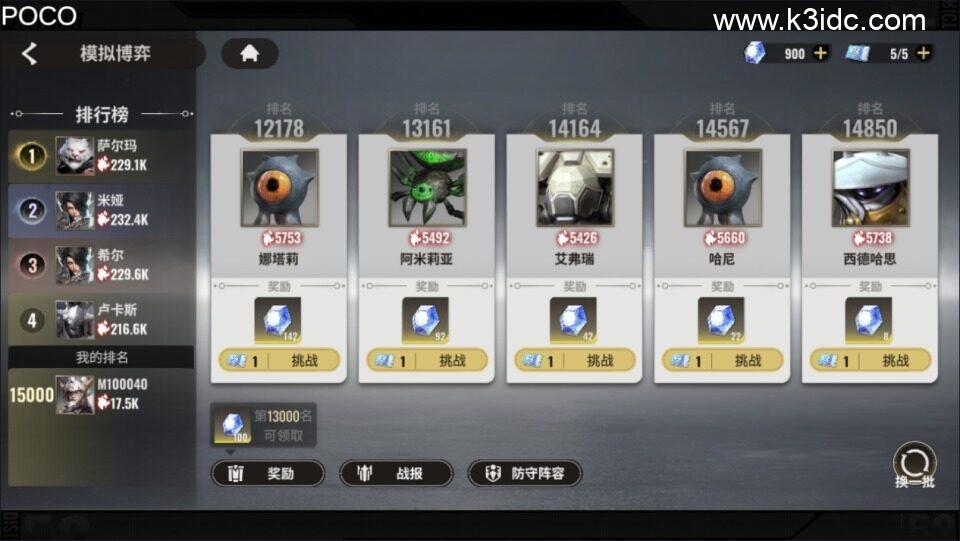Image resolution: width=960 pixels, height=541 pixels.
Task: Open the 奖励 rewards button
Action: (268, 474)
